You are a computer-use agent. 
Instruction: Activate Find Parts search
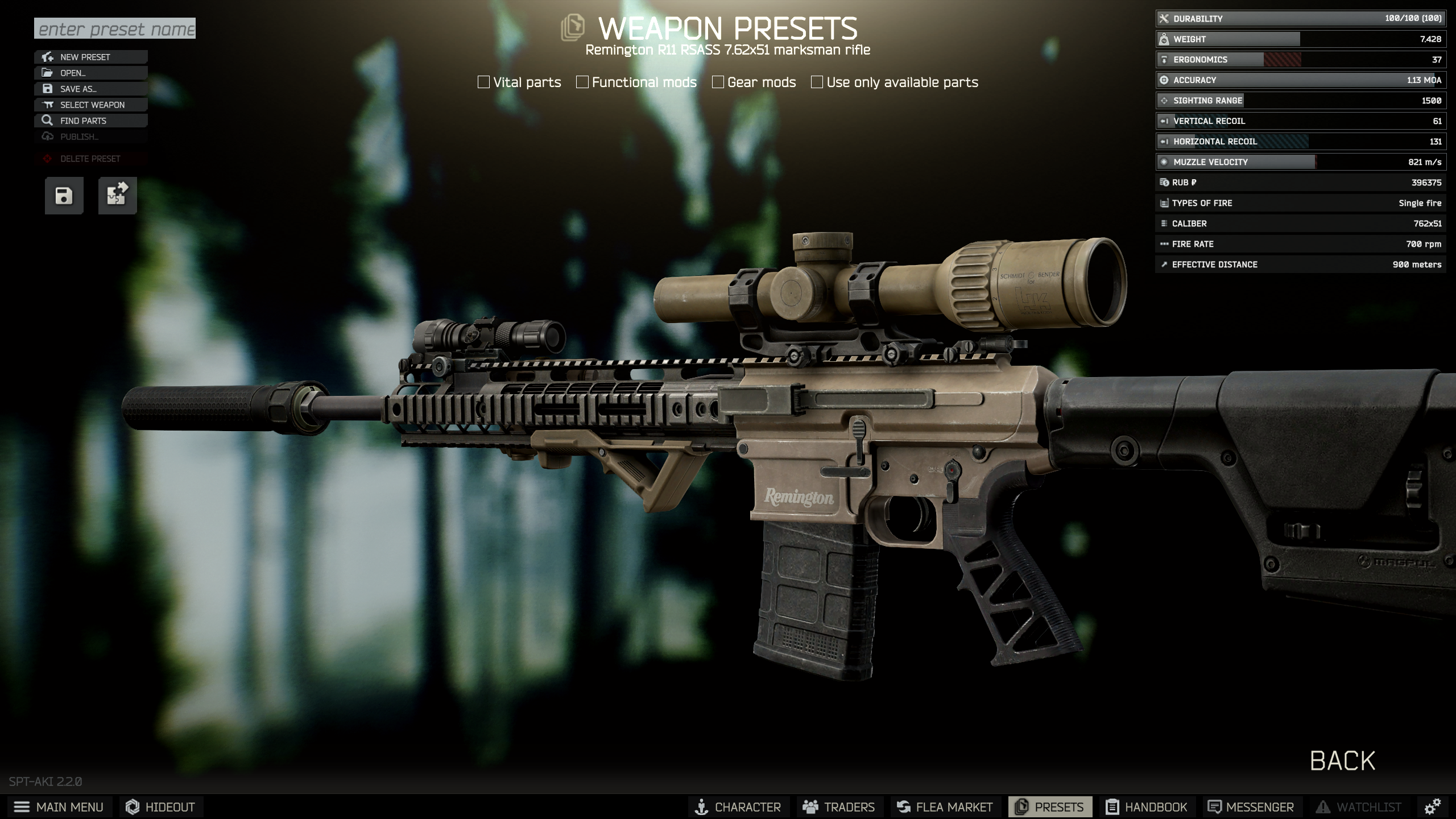91,121
